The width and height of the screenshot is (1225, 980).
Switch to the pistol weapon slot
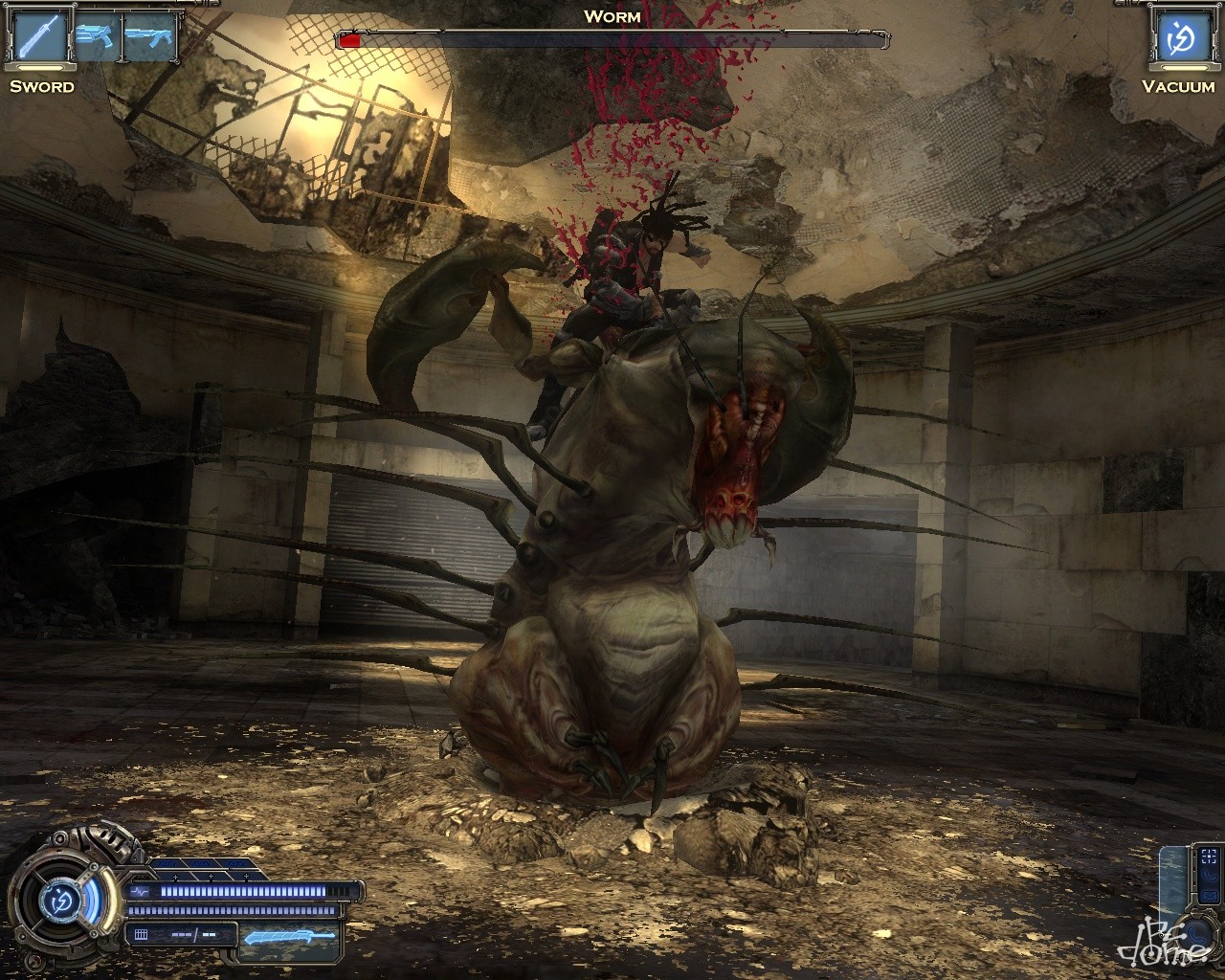97,38
